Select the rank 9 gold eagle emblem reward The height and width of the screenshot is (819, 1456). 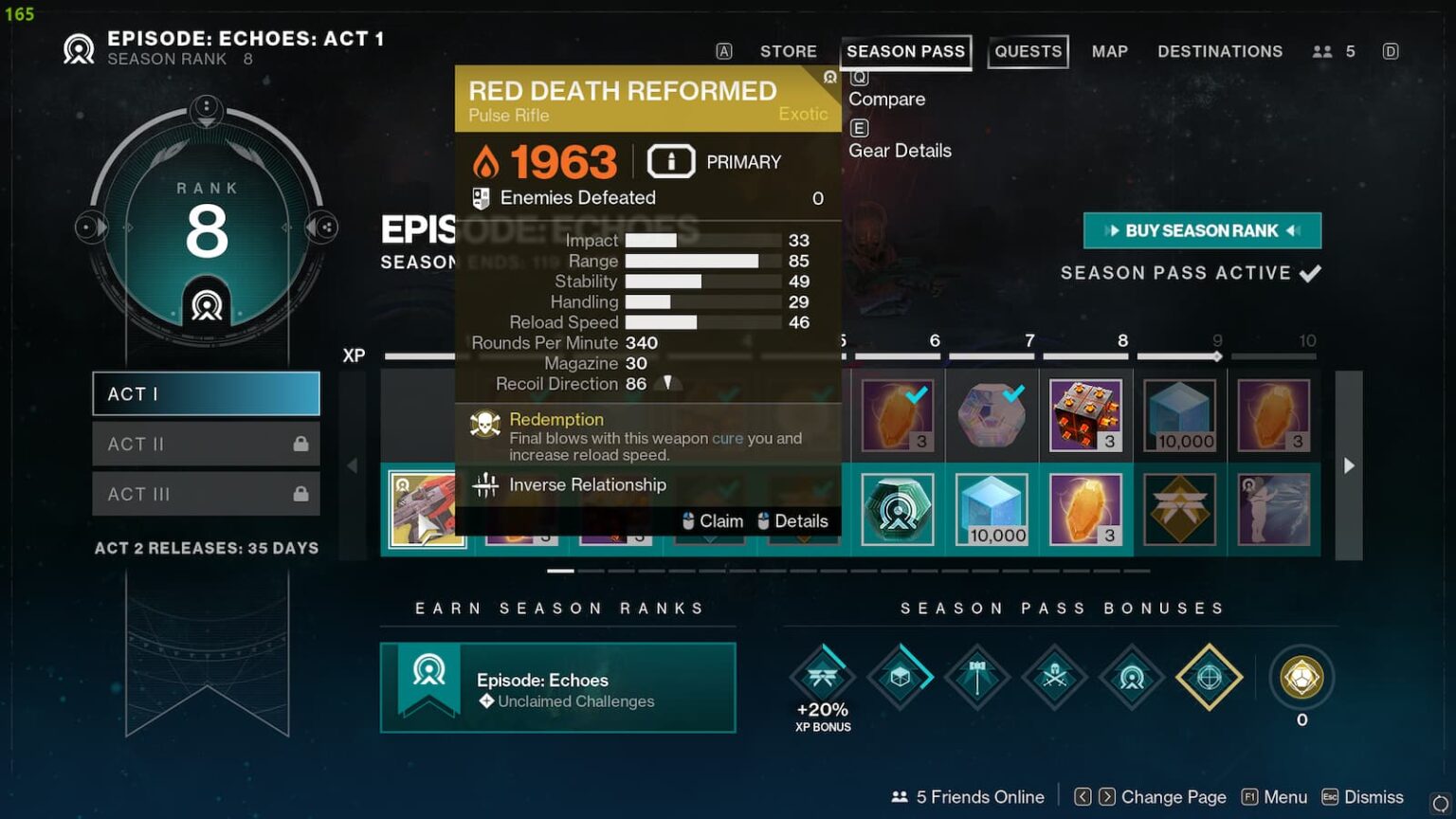pyautogui.click(x=1180, y=510)
